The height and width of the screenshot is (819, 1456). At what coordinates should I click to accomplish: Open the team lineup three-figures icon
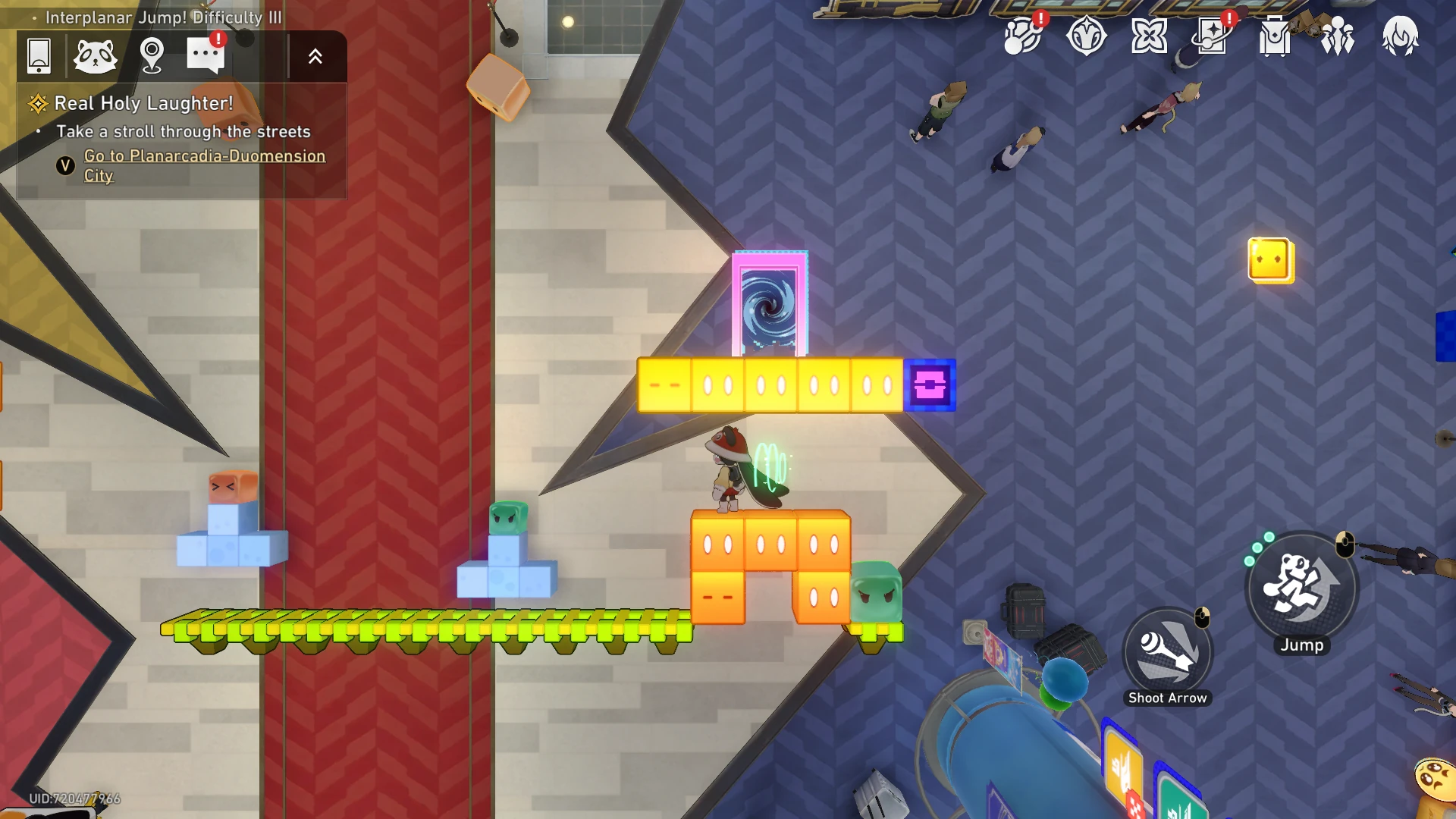pyautogui.click(x=1338, y=36)
